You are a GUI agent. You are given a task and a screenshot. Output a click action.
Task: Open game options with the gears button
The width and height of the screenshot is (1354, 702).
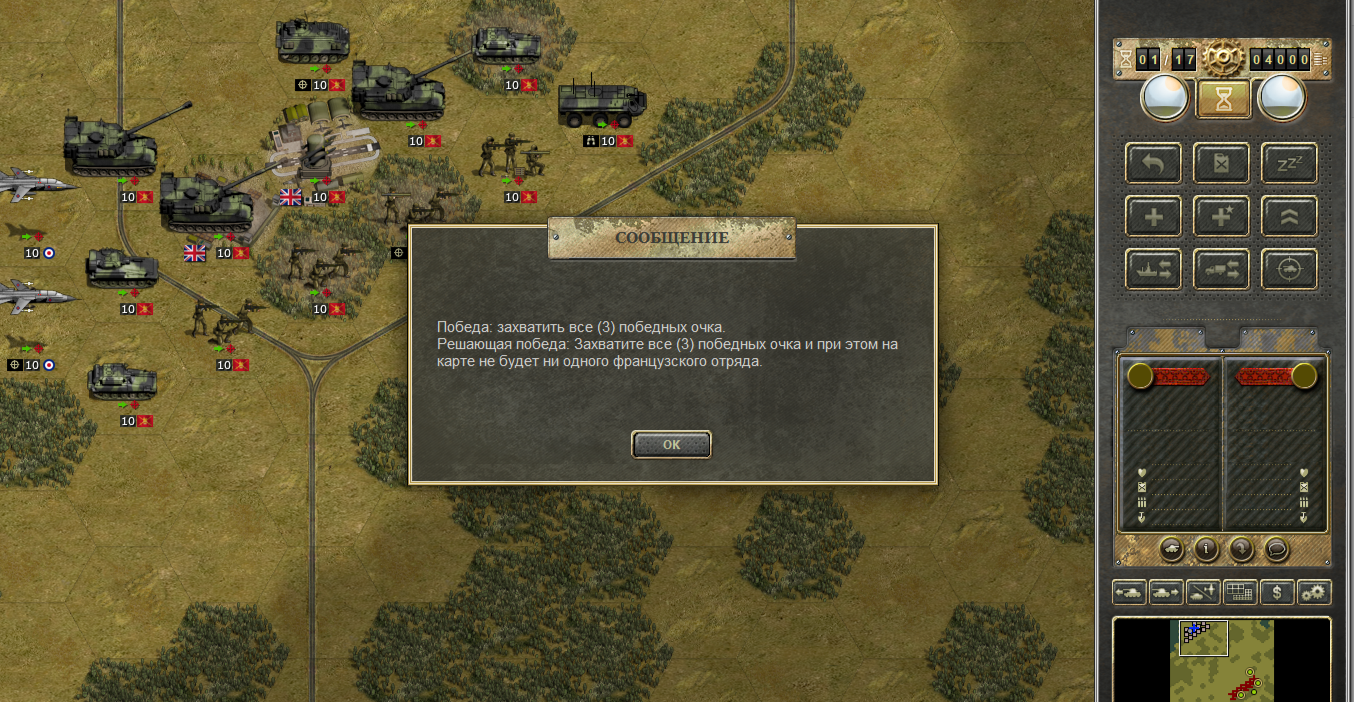point(1314,592)
